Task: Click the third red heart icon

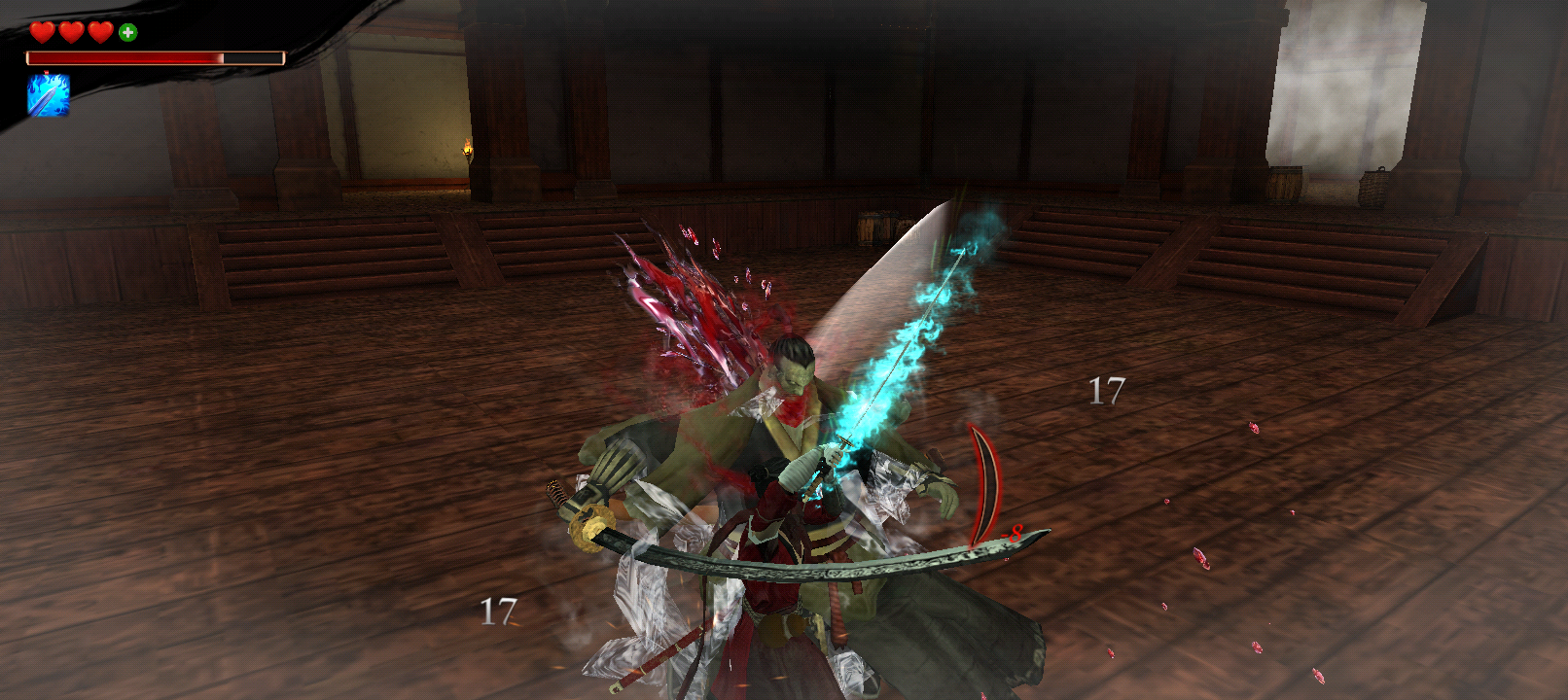Action: 99,32
